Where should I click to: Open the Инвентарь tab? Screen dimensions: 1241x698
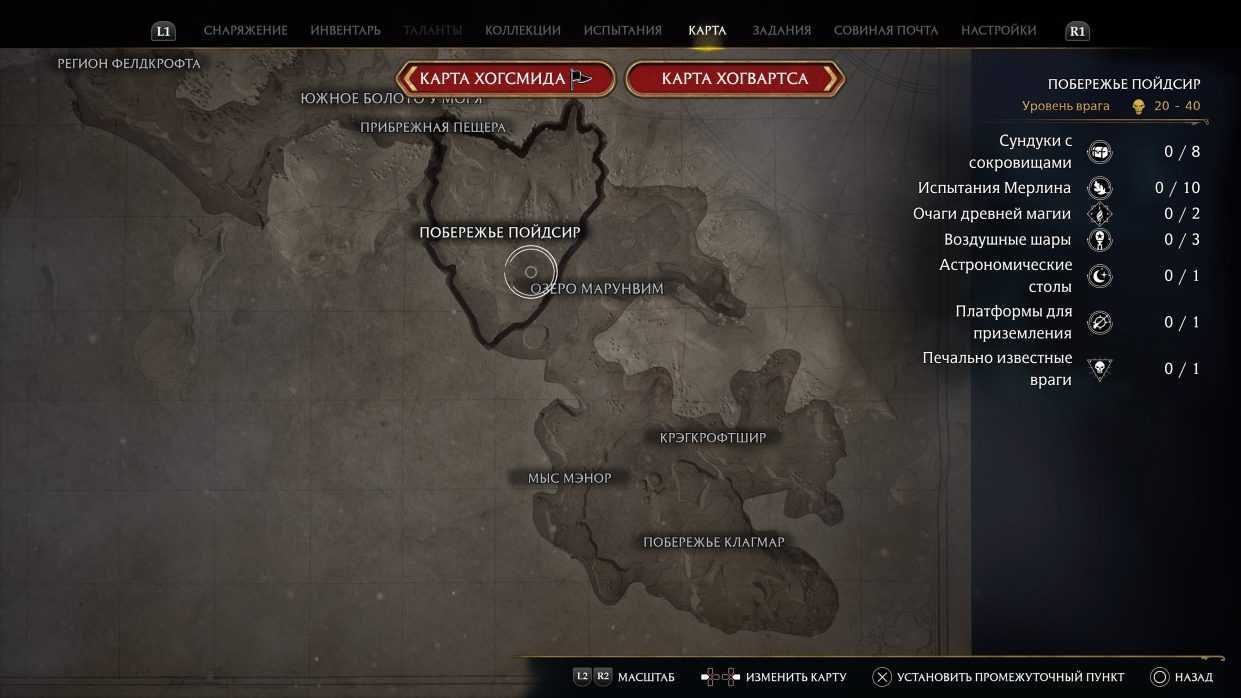pos(345,31)
